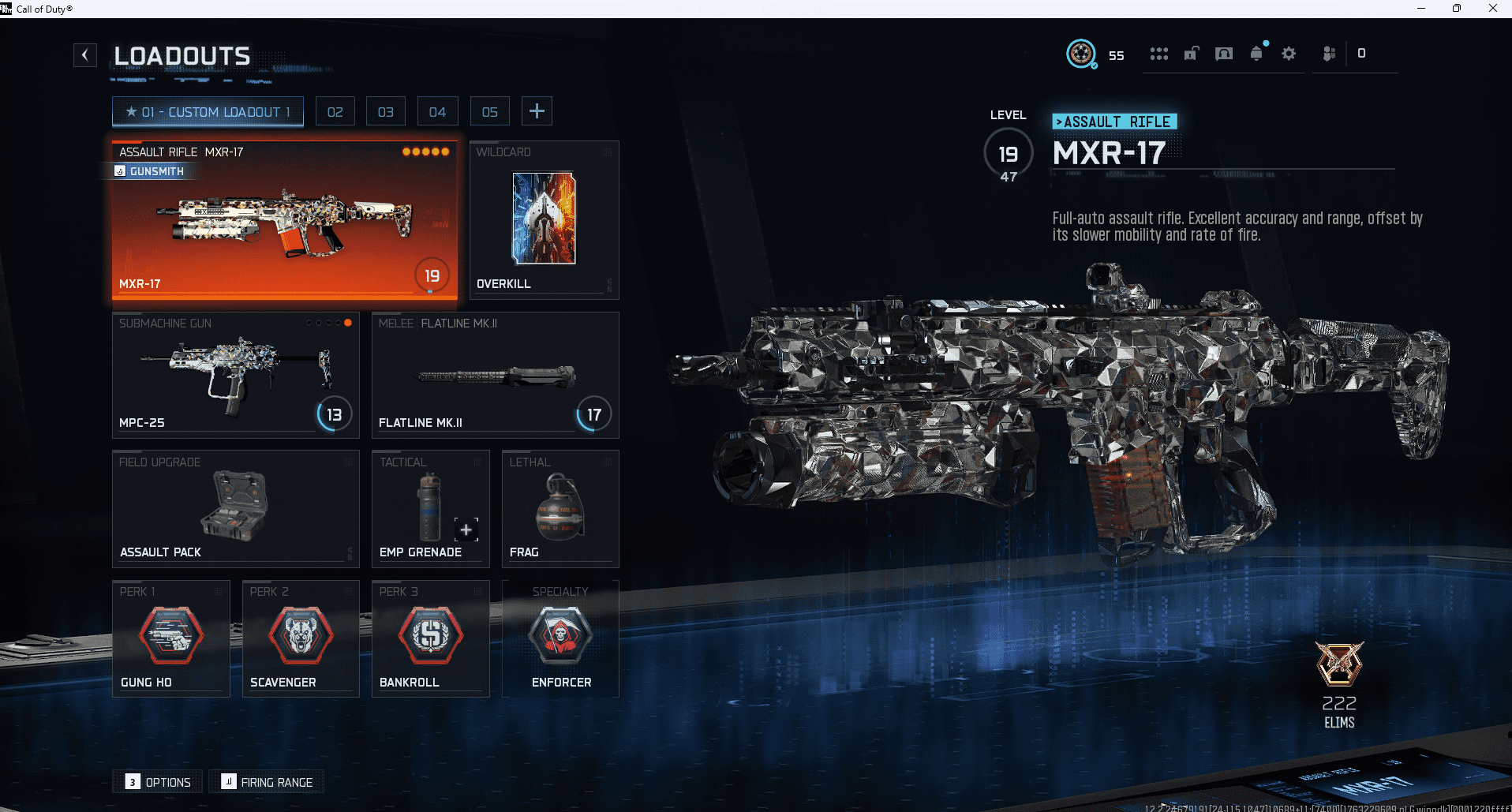This screenshot has width=1512, height=812.
Task: Enter the Firing Range
Action: pyautogui.click(x=266, y=781)
